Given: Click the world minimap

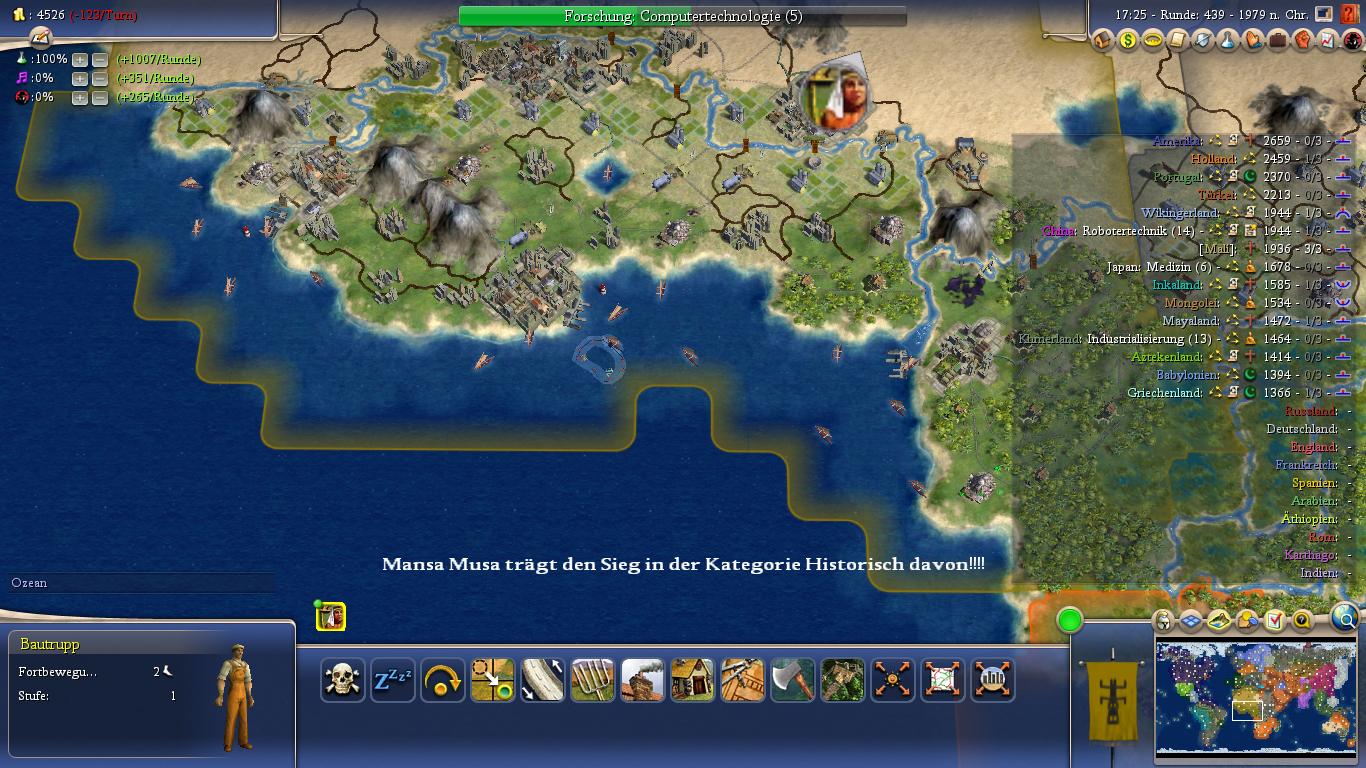Looking at the screenshot, I should 1256,697.
